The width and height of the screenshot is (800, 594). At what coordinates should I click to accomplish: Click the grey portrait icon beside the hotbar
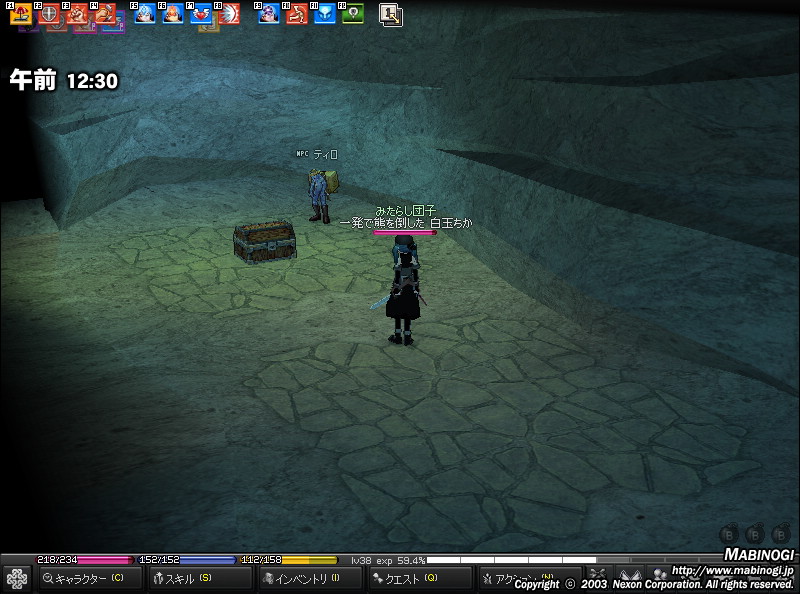click(x=390, y=14)
